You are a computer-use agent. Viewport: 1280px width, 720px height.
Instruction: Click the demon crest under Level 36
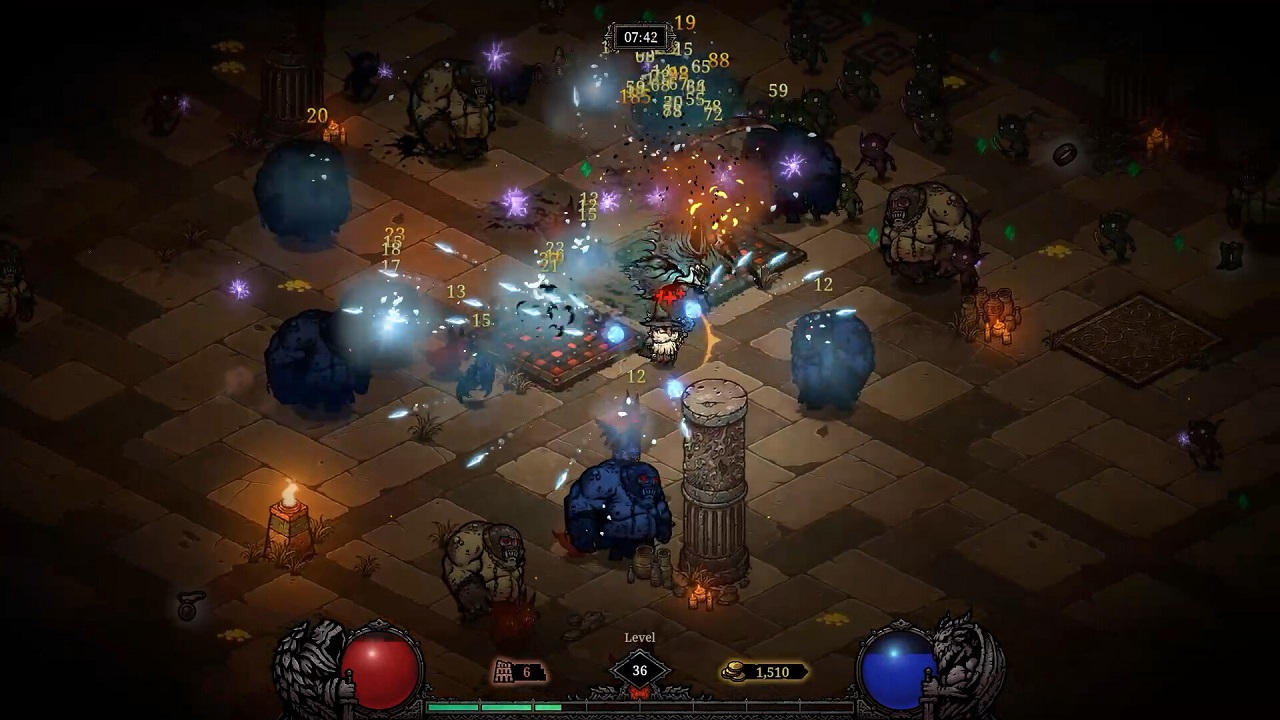pos(640,692)
